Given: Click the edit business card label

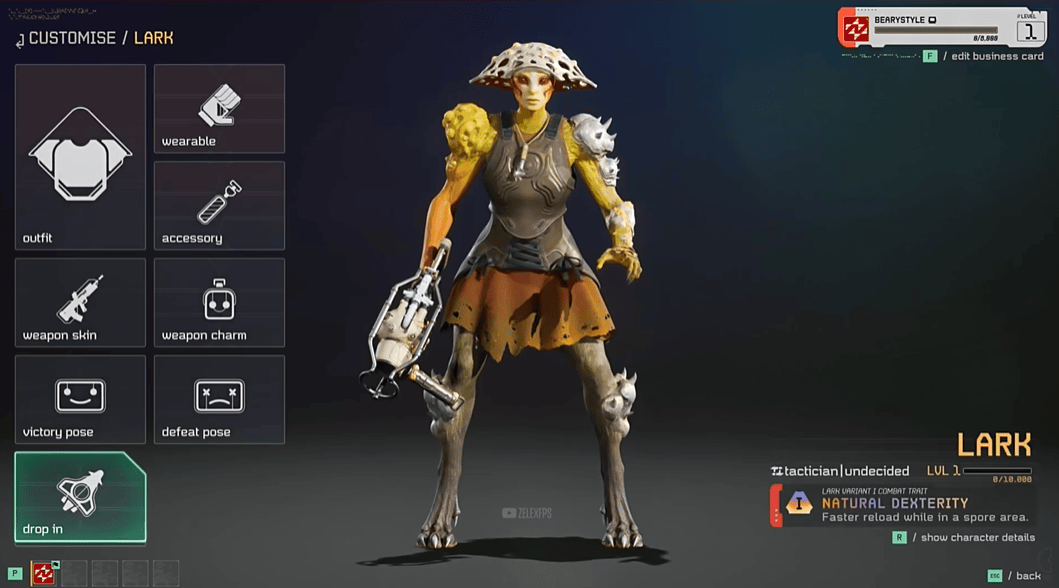Looking at the screenshot, I should pyautogui.click(x=997, y=56).
